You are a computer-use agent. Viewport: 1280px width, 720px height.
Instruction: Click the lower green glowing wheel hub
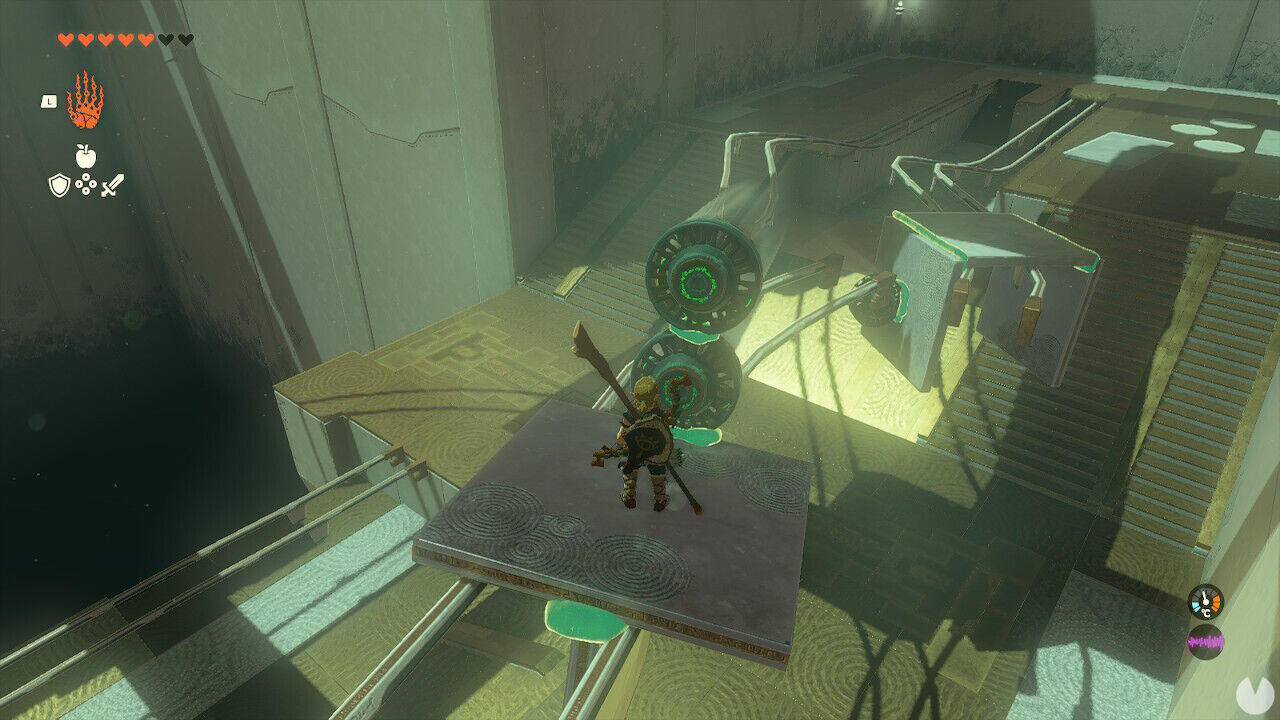(x=683, y=392)
